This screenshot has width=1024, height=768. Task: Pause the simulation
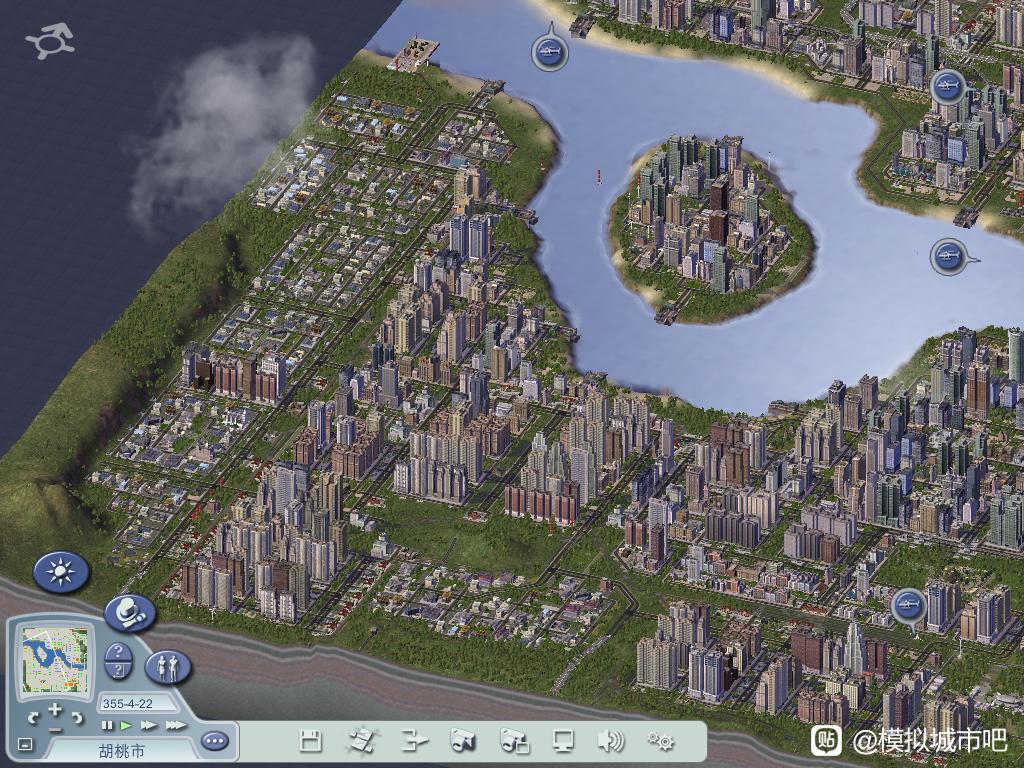click(x=108, y=725)
